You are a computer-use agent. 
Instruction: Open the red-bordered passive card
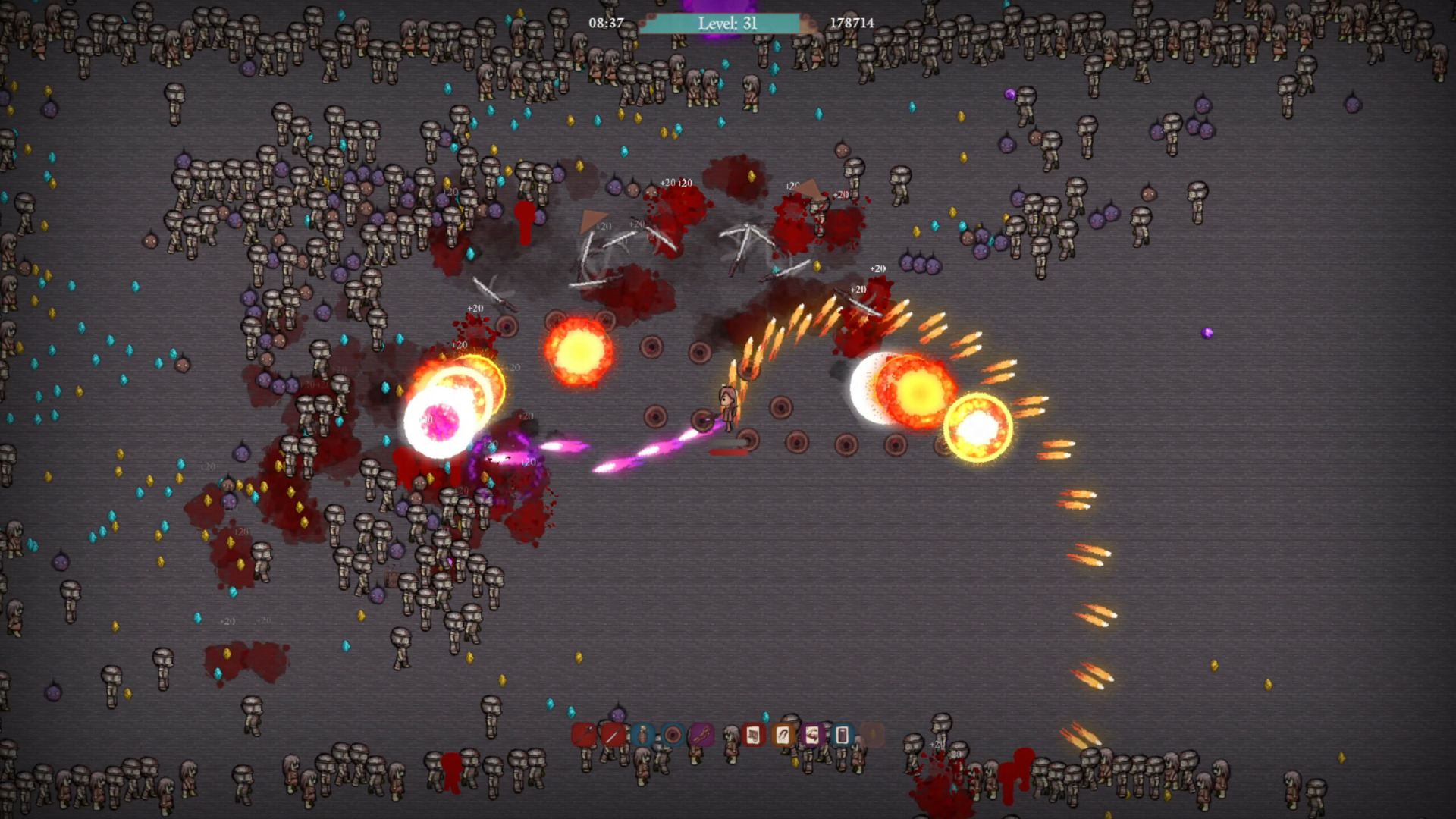tap(753, 734)
